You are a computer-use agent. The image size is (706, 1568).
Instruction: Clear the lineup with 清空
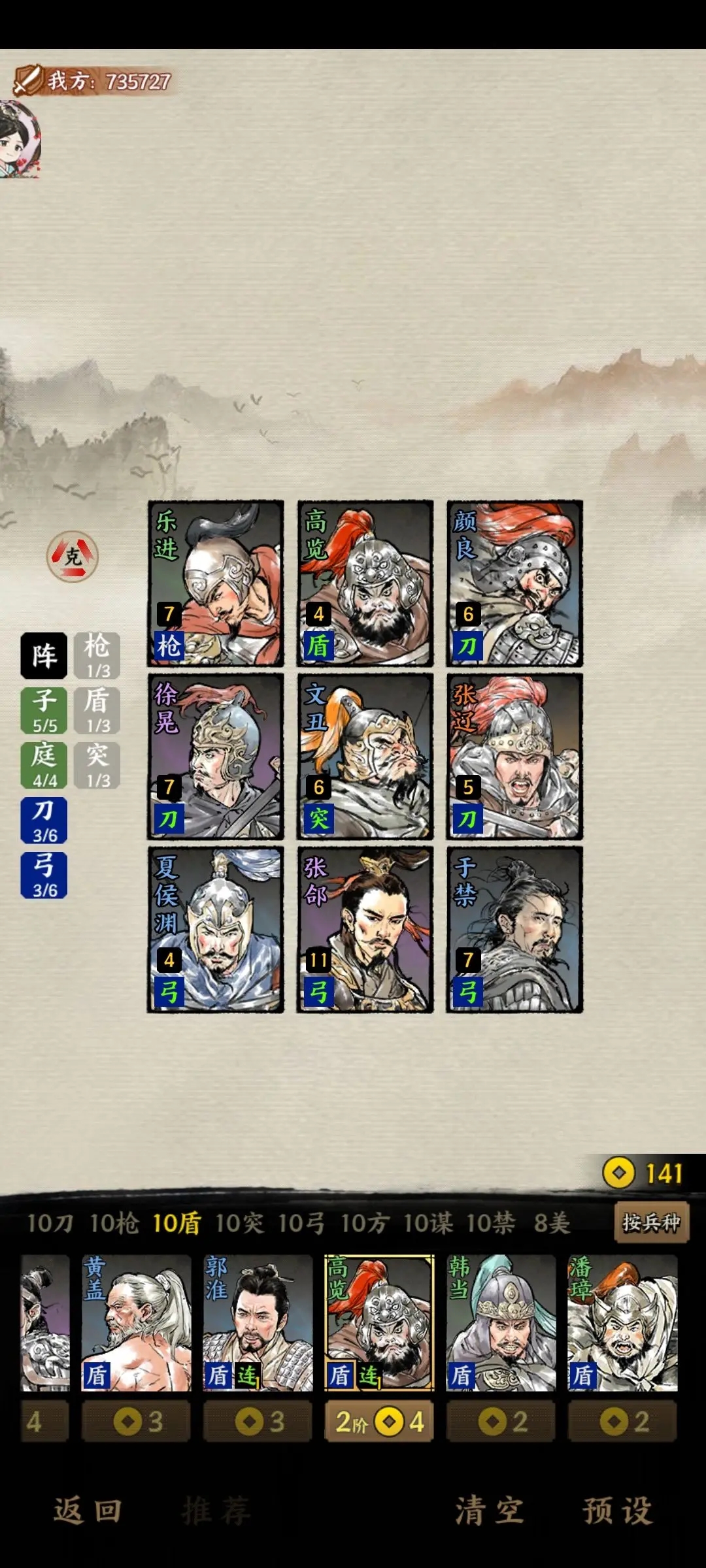[490, 1511]
